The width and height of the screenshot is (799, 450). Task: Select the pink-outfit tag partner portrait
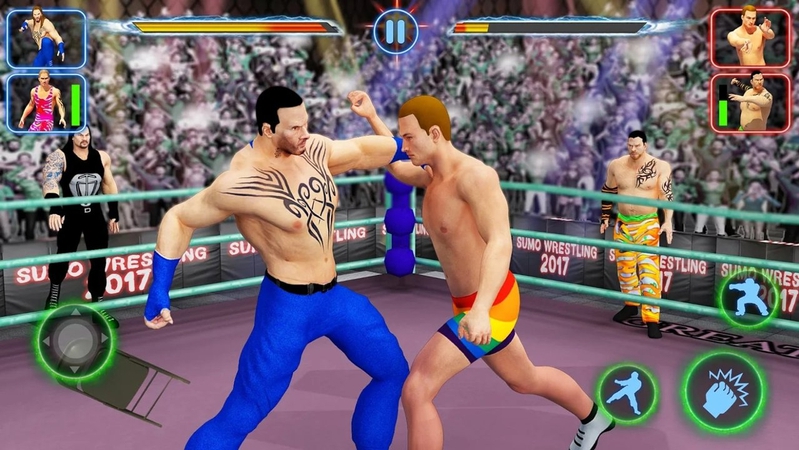tap(47, 102)
